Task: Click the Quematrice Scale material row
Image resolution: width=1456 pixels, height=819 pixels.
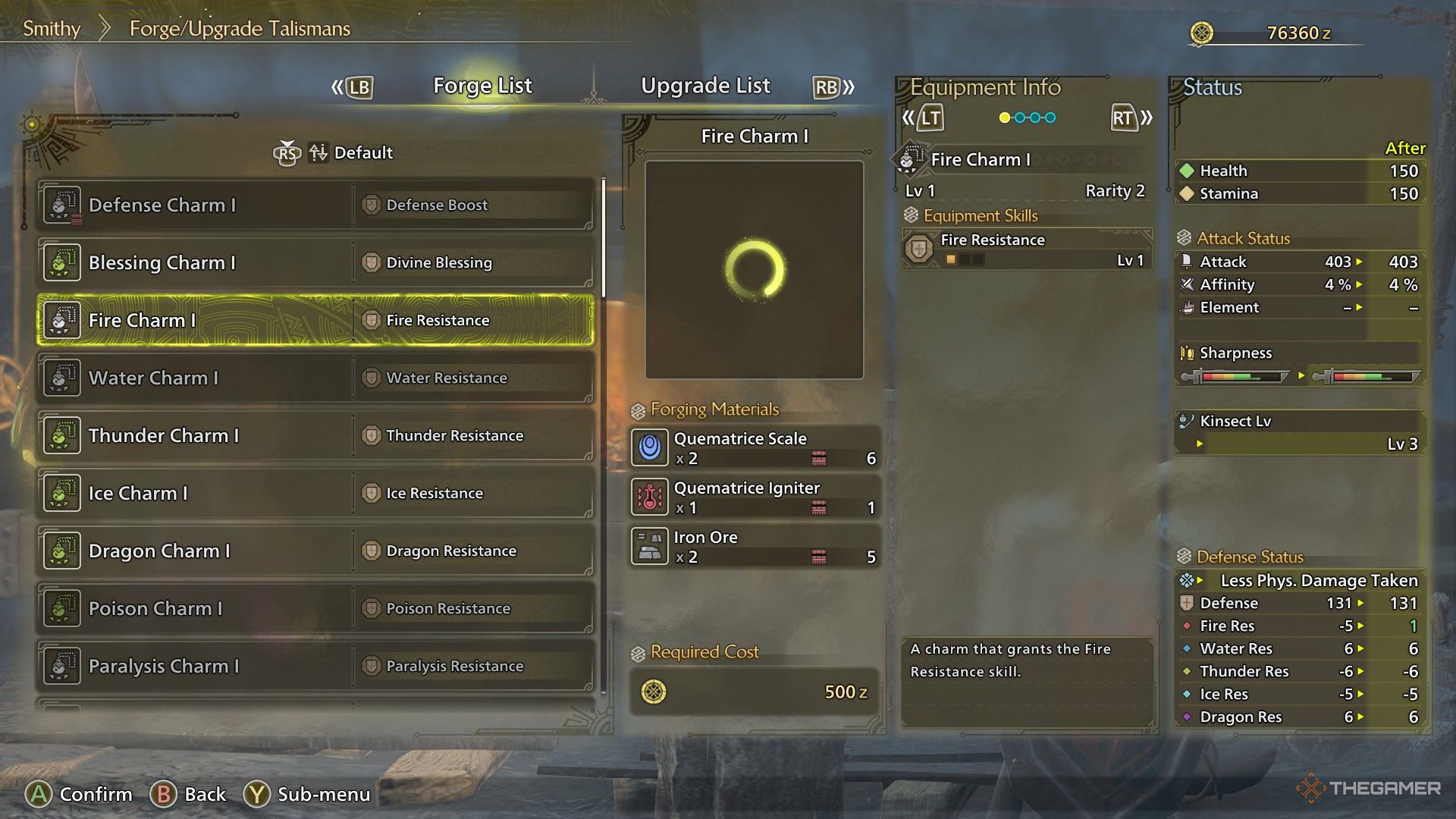Action: 755,447
